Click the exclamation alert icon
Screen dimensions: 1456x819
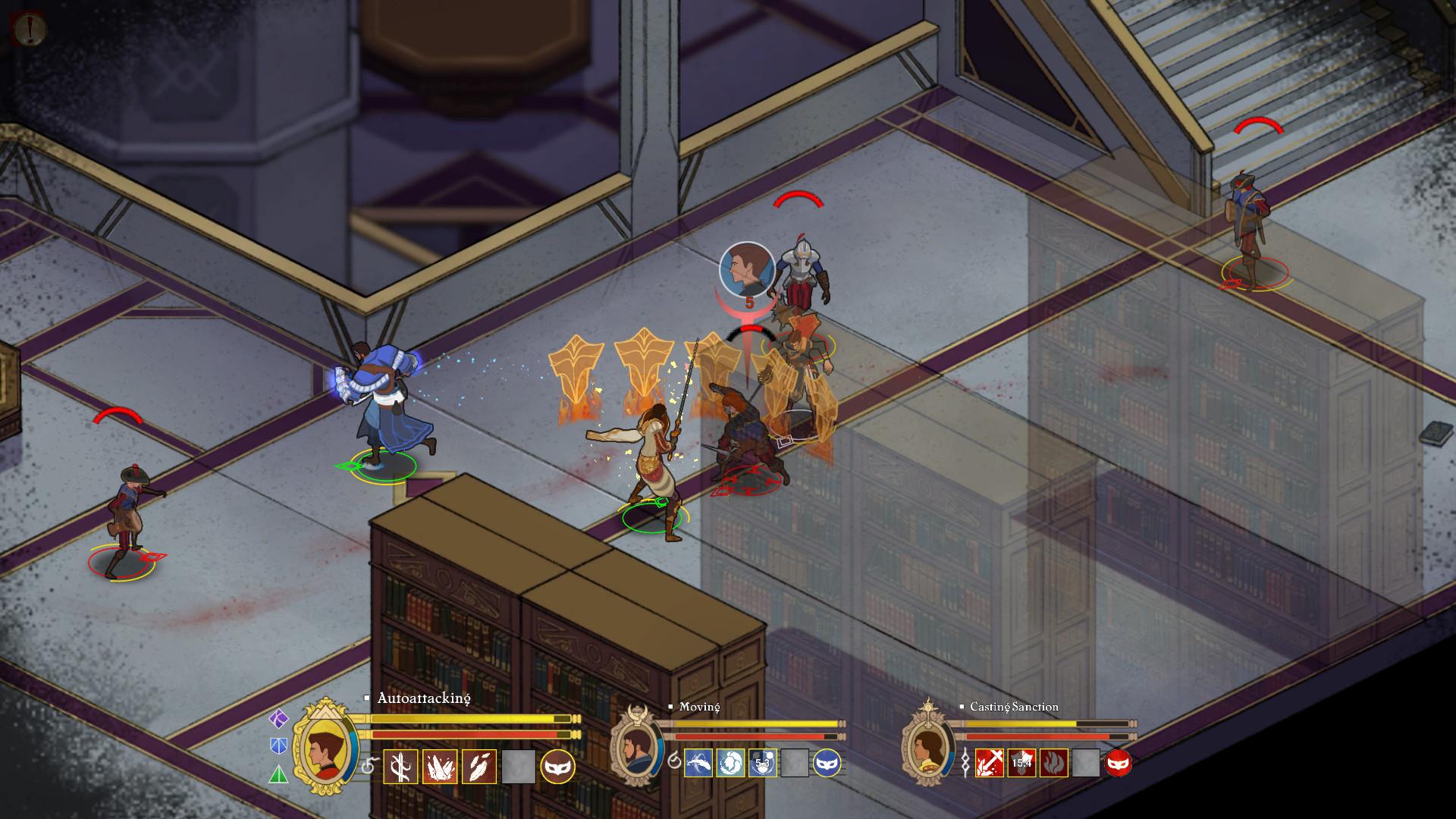30,30
